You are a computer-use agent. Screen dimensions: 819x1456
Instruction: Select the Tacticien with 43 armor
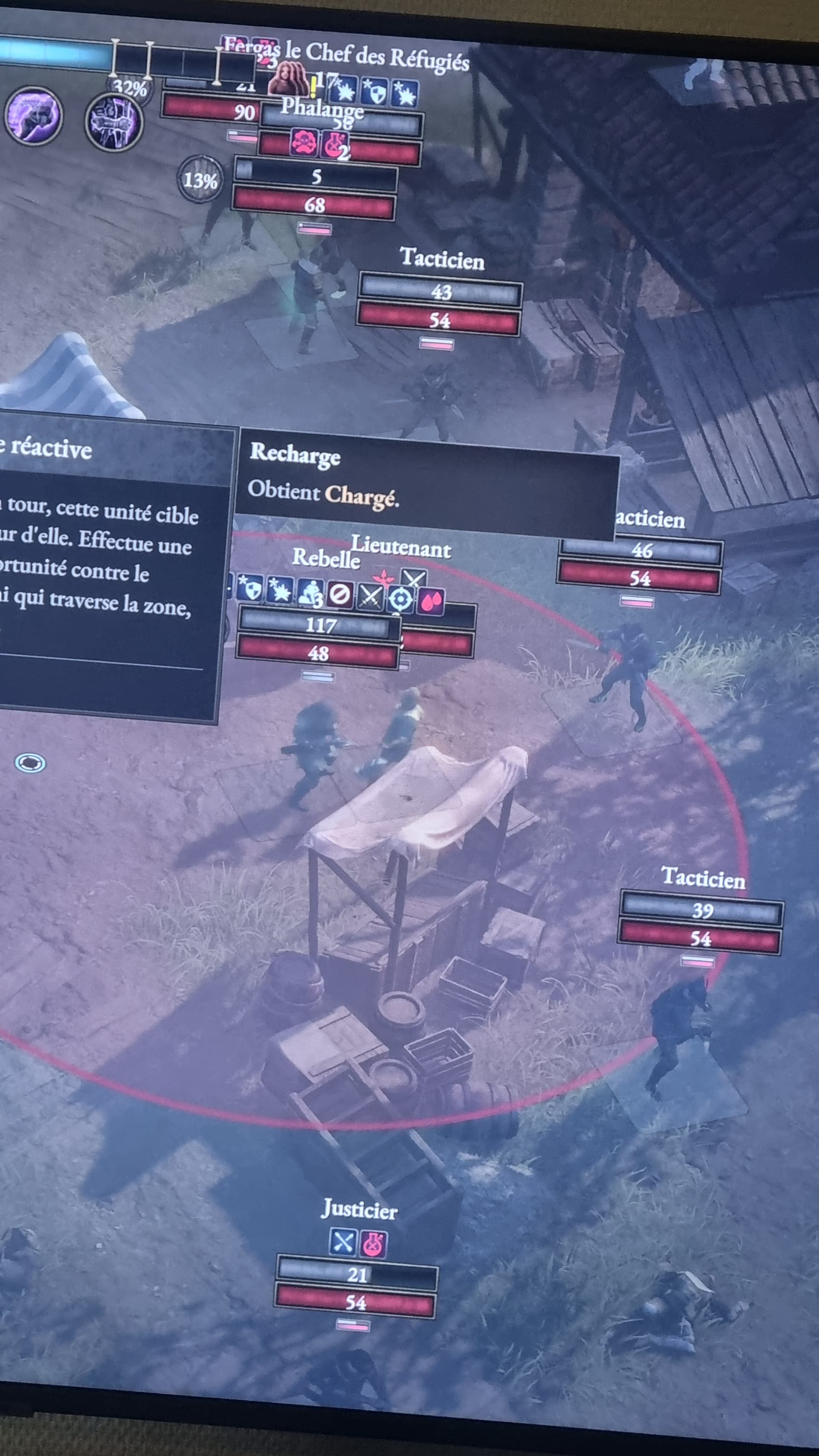coord(442,259)
